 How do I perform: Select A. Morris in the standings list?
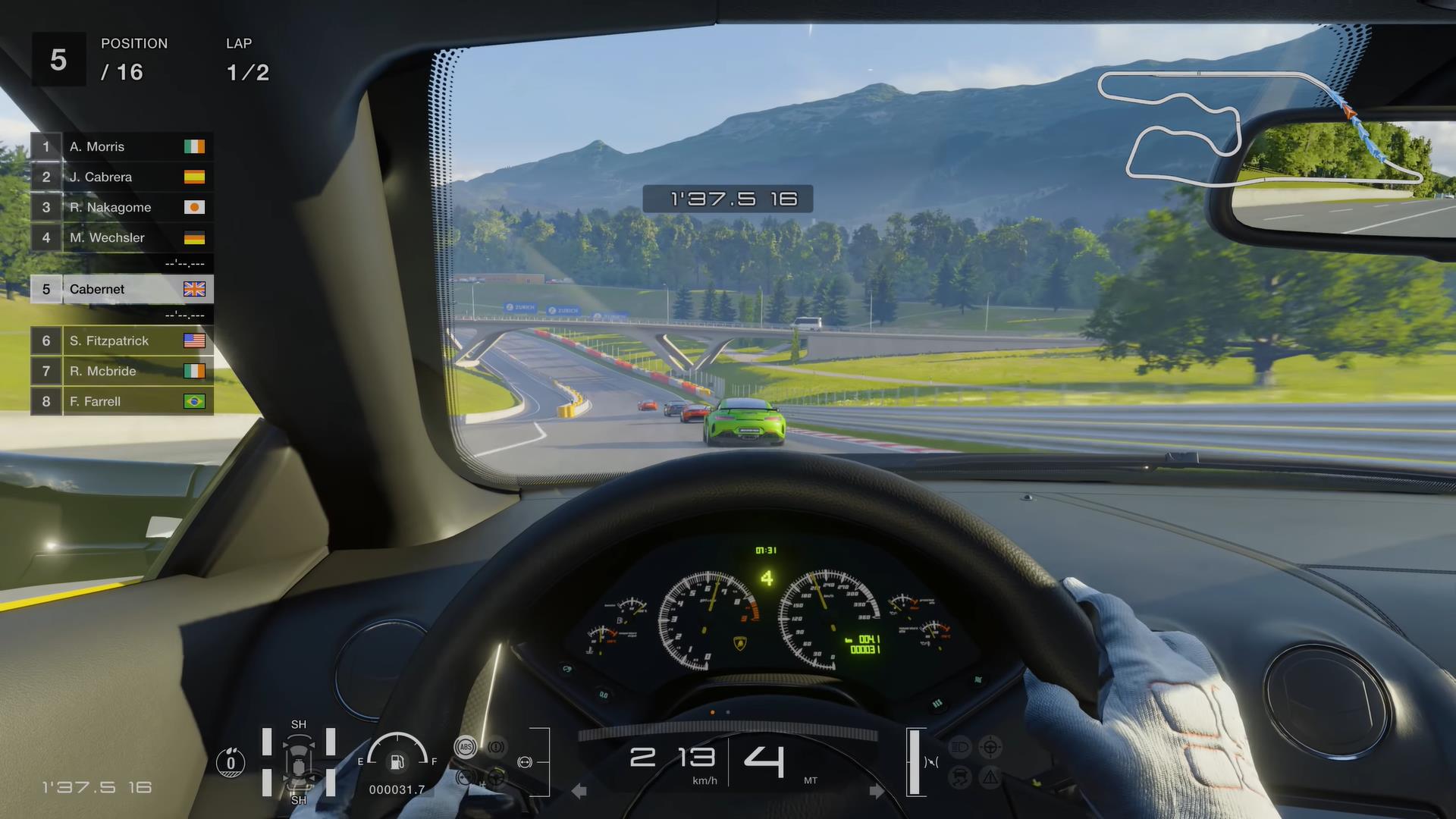(121, 147)
